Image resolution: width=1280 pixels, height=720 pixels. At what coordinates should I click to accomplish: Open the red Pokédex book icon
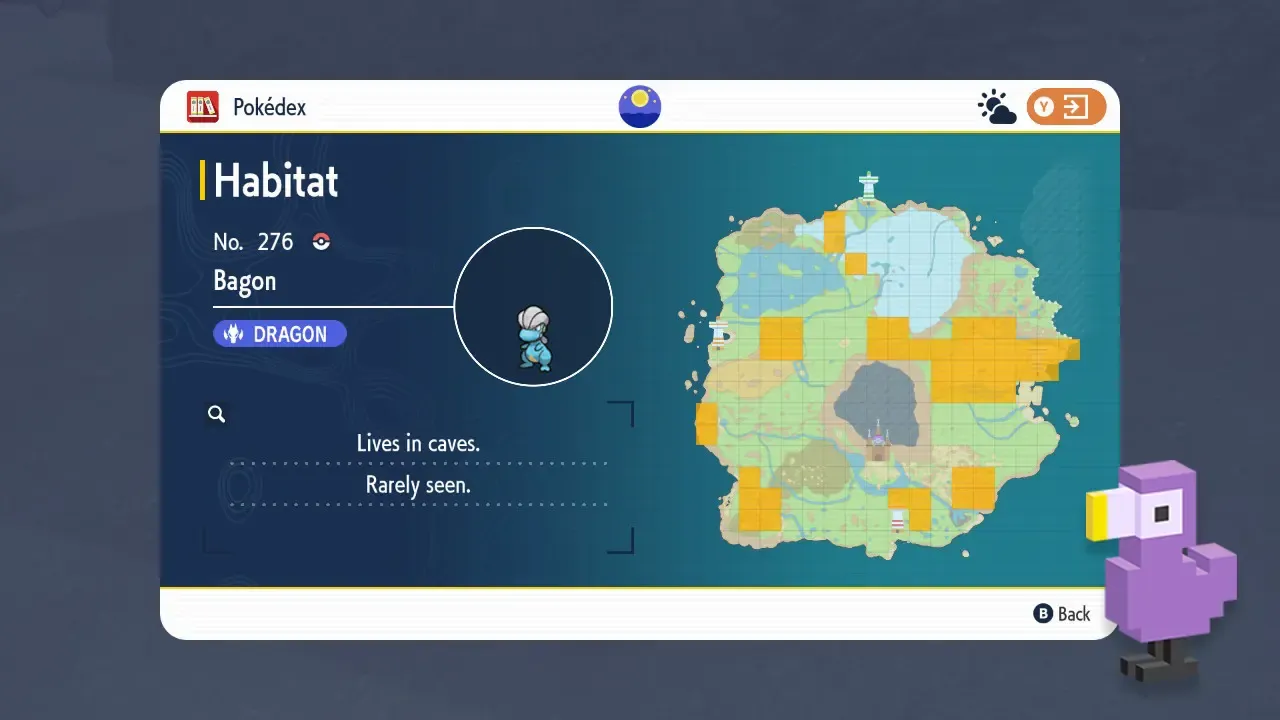(x=203, y=107)
